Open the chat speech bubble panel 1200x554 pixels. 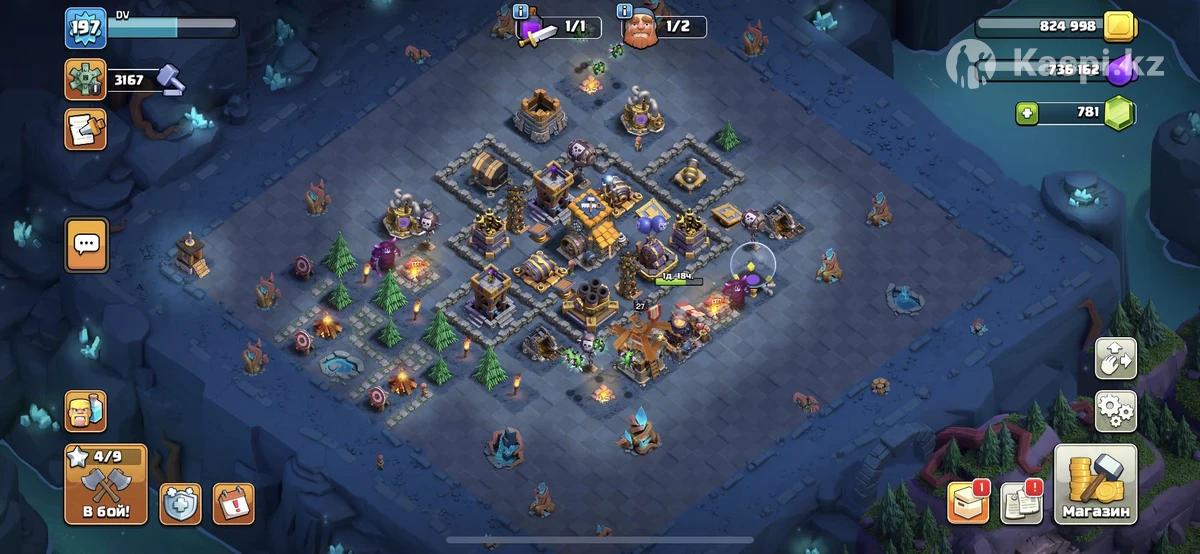[x=86, y=244]
